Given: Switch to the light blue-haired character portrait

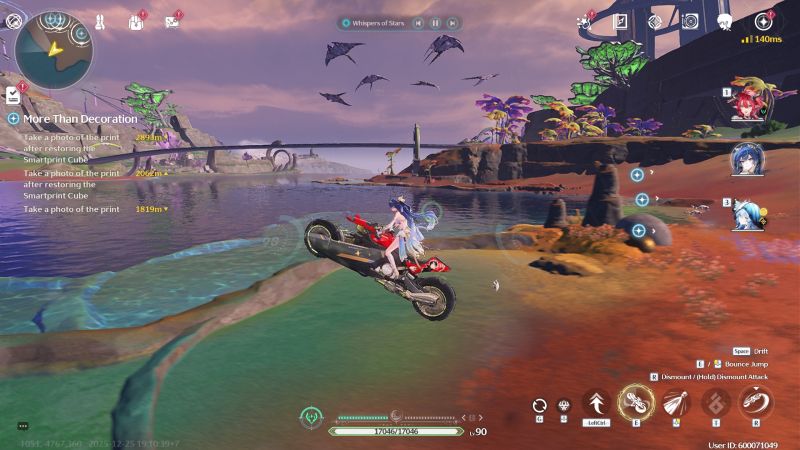Looking at the screenshot, I should click(747, 213).
